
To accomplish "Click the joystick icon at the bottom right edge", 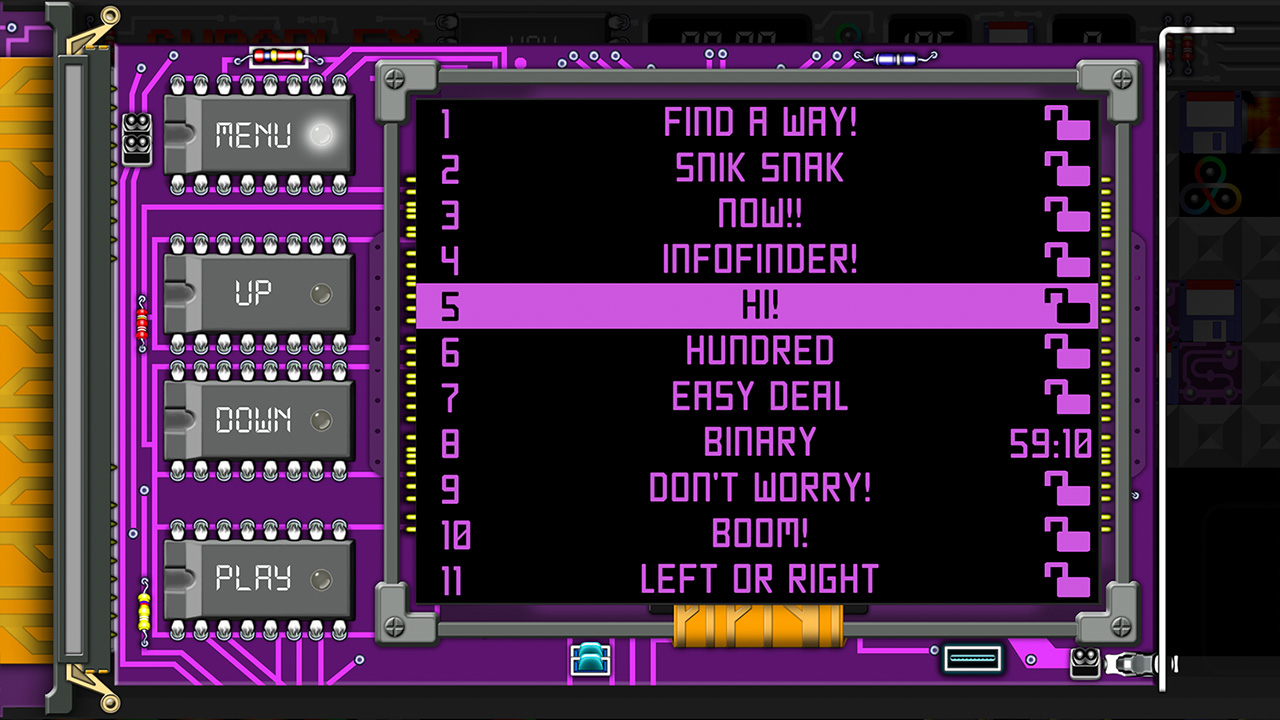I will click(x=1135, y=663).
